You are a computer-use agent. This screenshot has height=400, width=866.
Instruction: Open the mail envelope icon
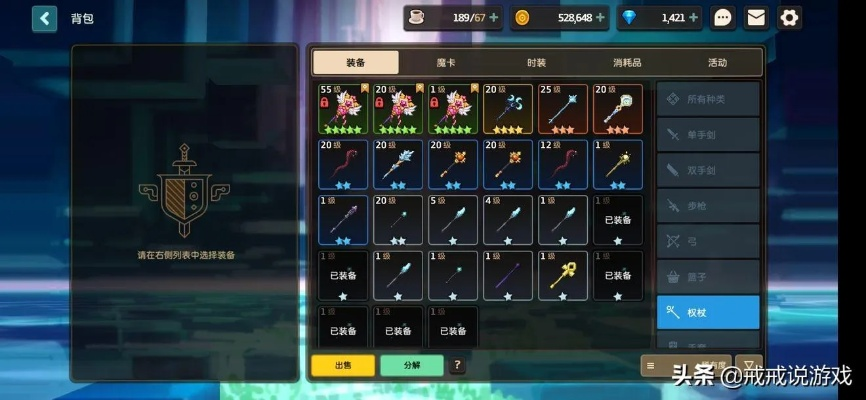tap(756, 18)
